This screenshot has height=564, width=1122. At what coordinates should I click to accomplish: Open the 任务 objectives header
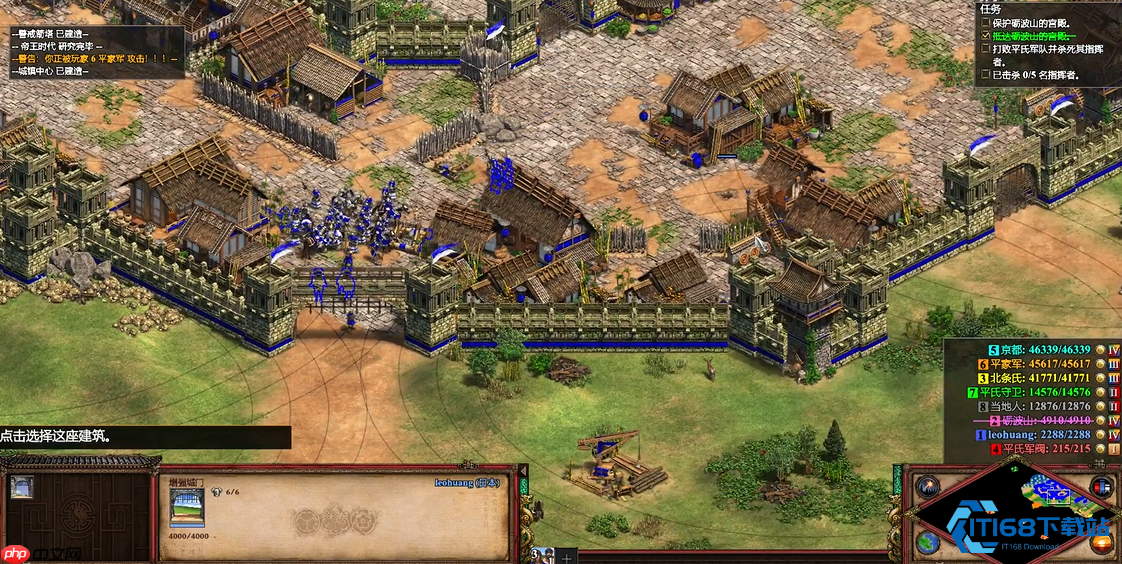point(990,8)
